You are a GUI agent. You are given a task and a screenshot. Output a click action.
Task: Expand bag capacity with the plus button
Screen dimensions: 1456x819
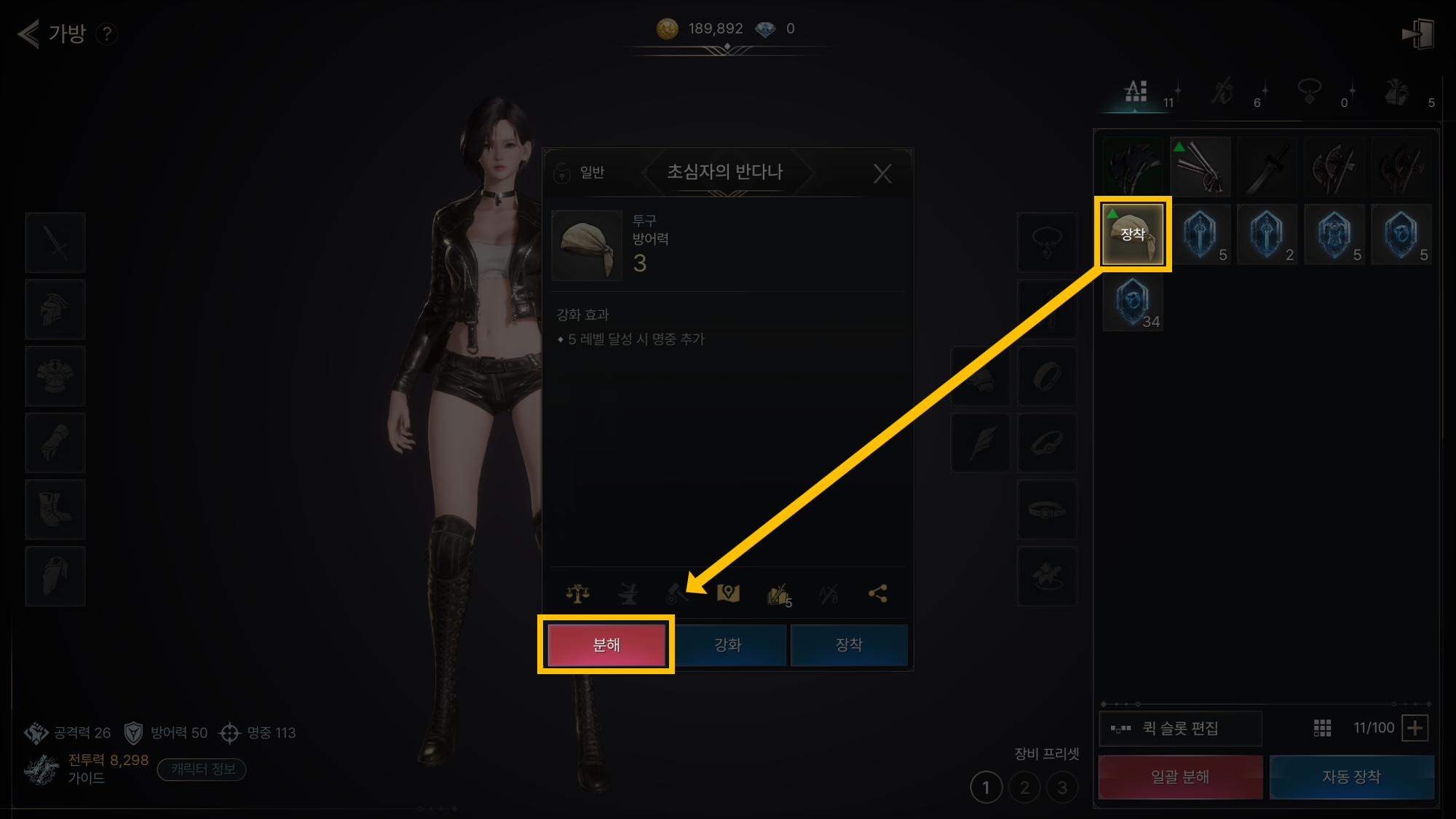(1415, 728)
